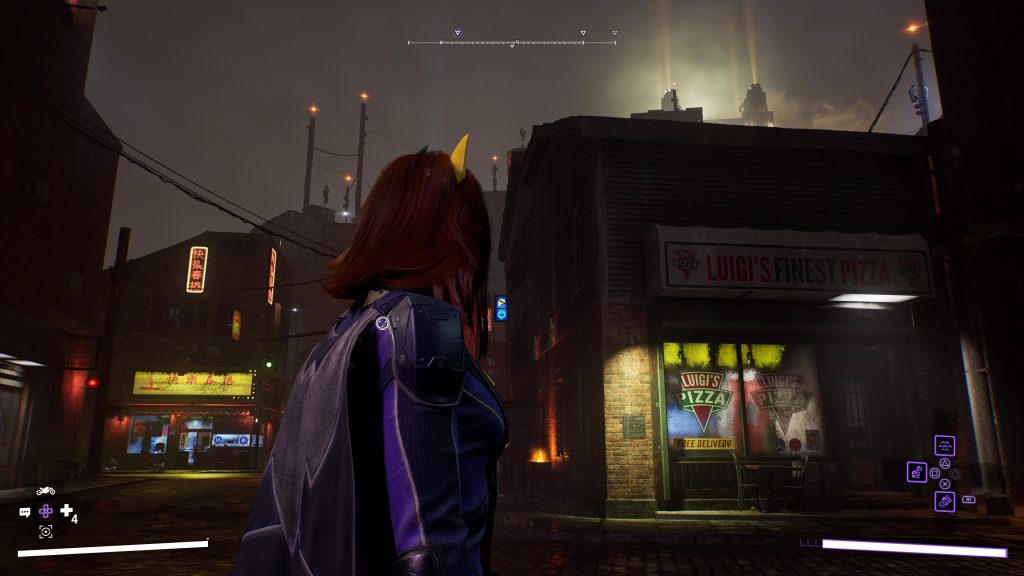Select the purple circled compass objective marker
Image resolution: width=1024 pixels, height=576 pixels.
457,33
